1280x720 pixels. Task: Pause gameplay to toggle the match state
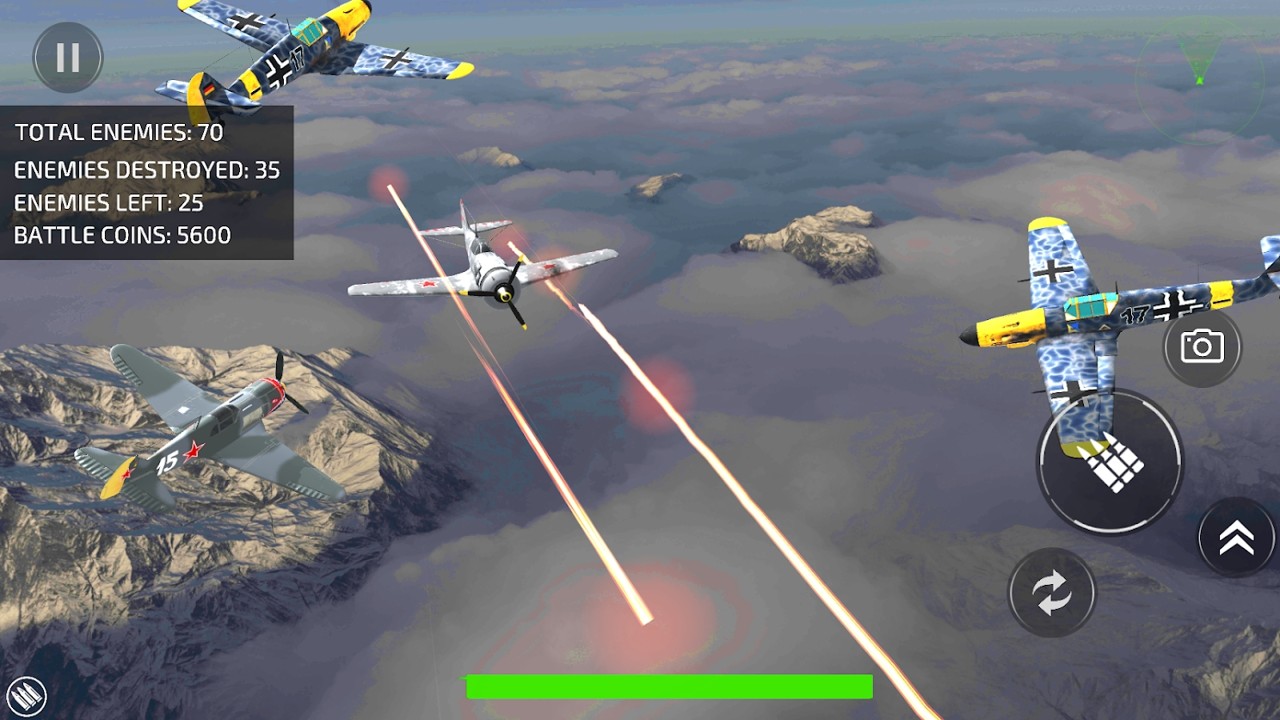67,57
